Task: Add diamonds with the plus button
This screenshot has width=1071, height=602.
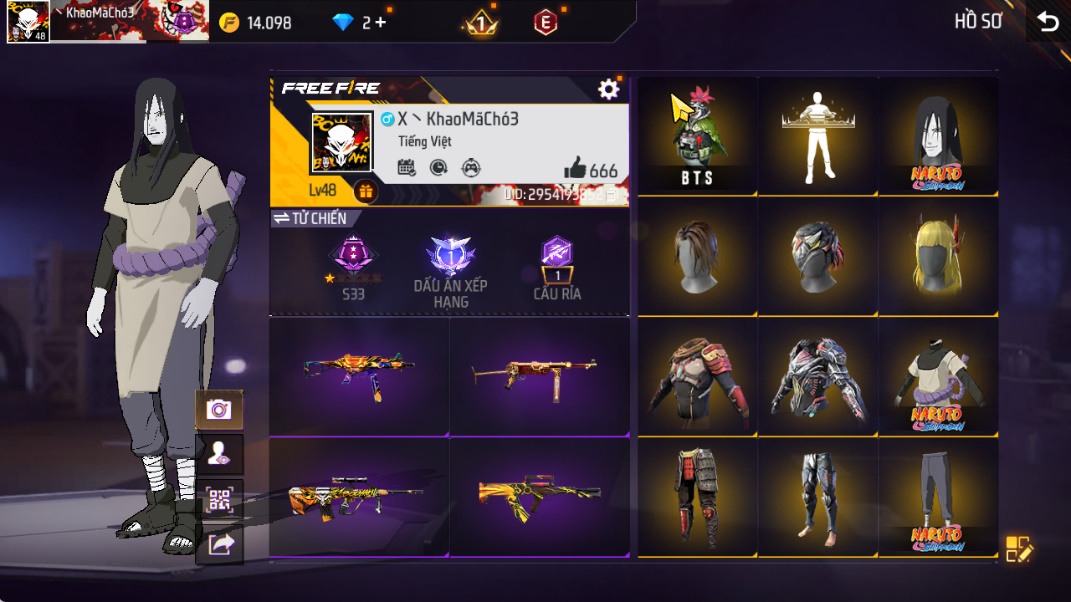Action: (x=381, y=22)
